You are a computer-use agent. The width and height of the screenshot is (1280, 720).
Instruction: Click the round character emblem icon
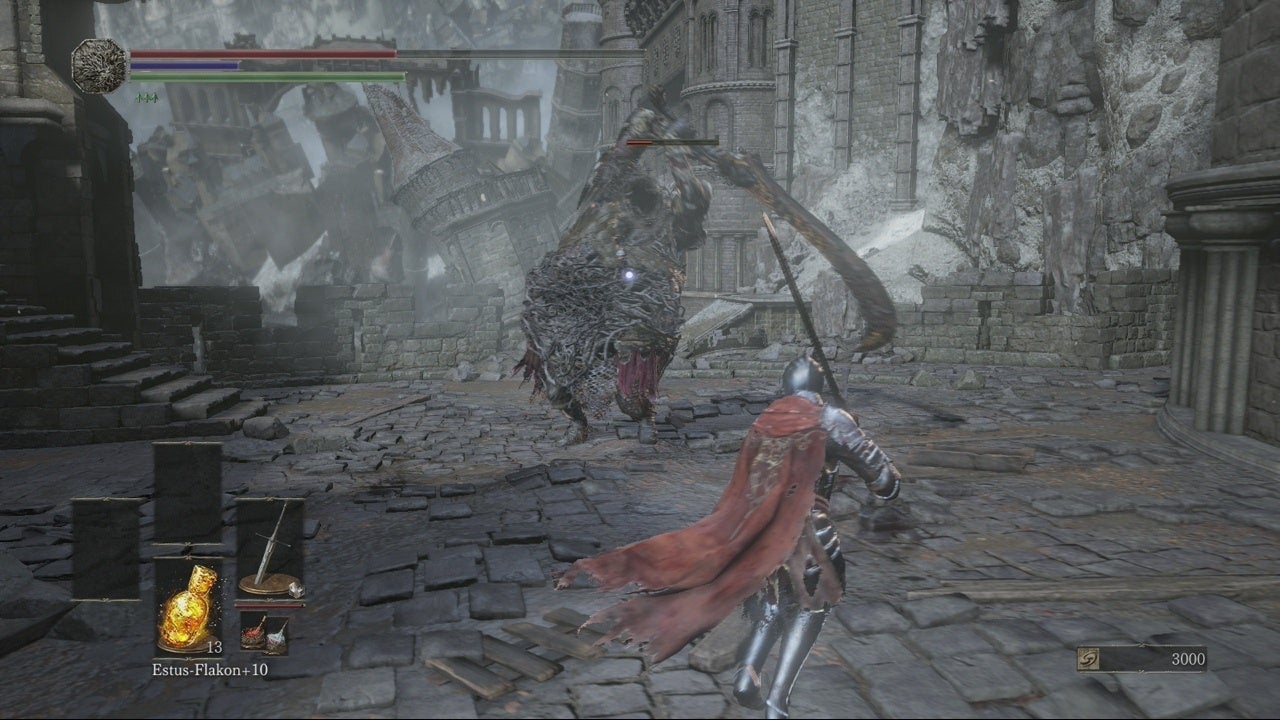tap(99, 66)
